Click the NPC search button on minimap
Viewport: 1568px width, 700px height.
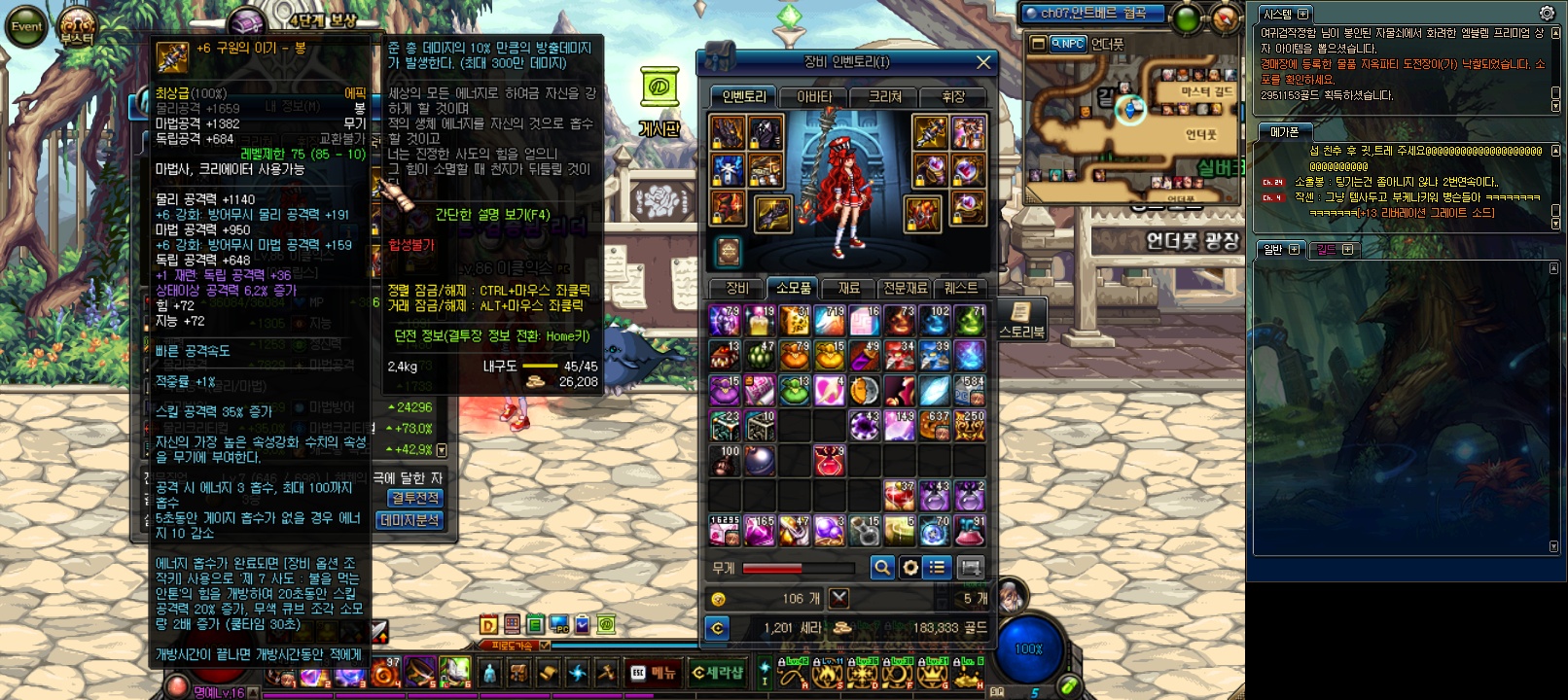pyautogui.click(x=1067, y=44)
